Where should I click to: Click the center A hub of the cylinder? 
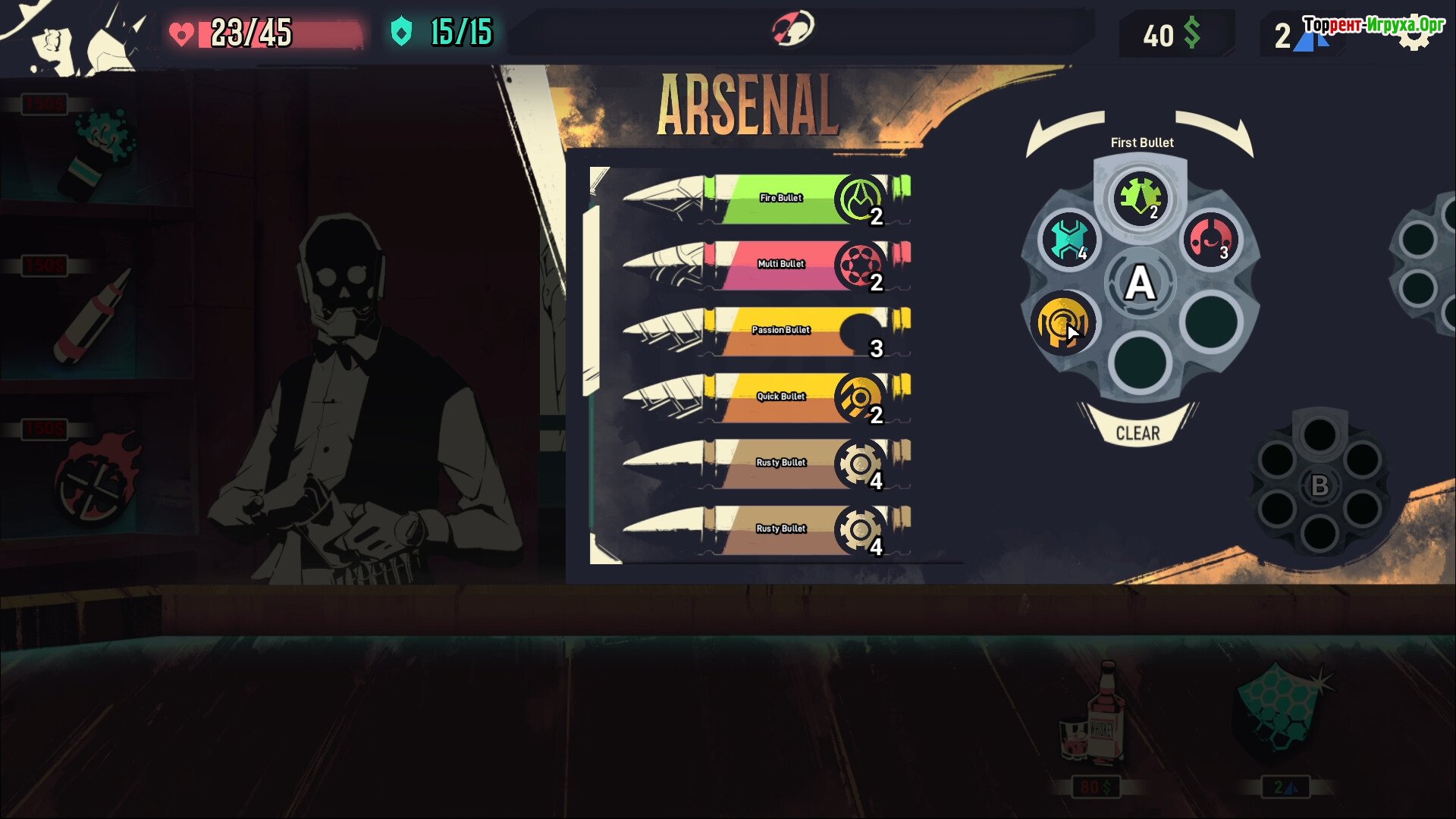(1140, 284)
